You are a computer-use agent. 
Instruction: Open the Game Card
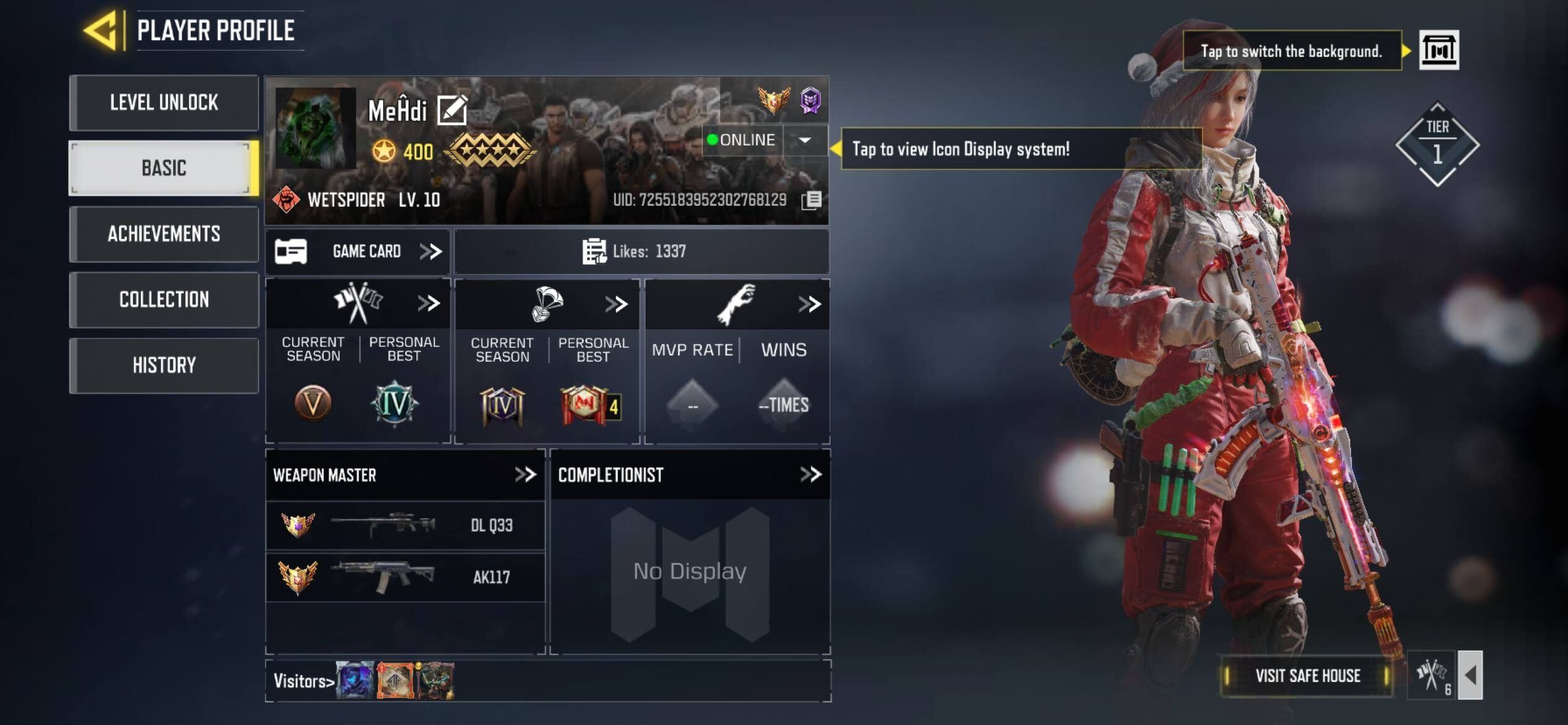click(359, 251)
